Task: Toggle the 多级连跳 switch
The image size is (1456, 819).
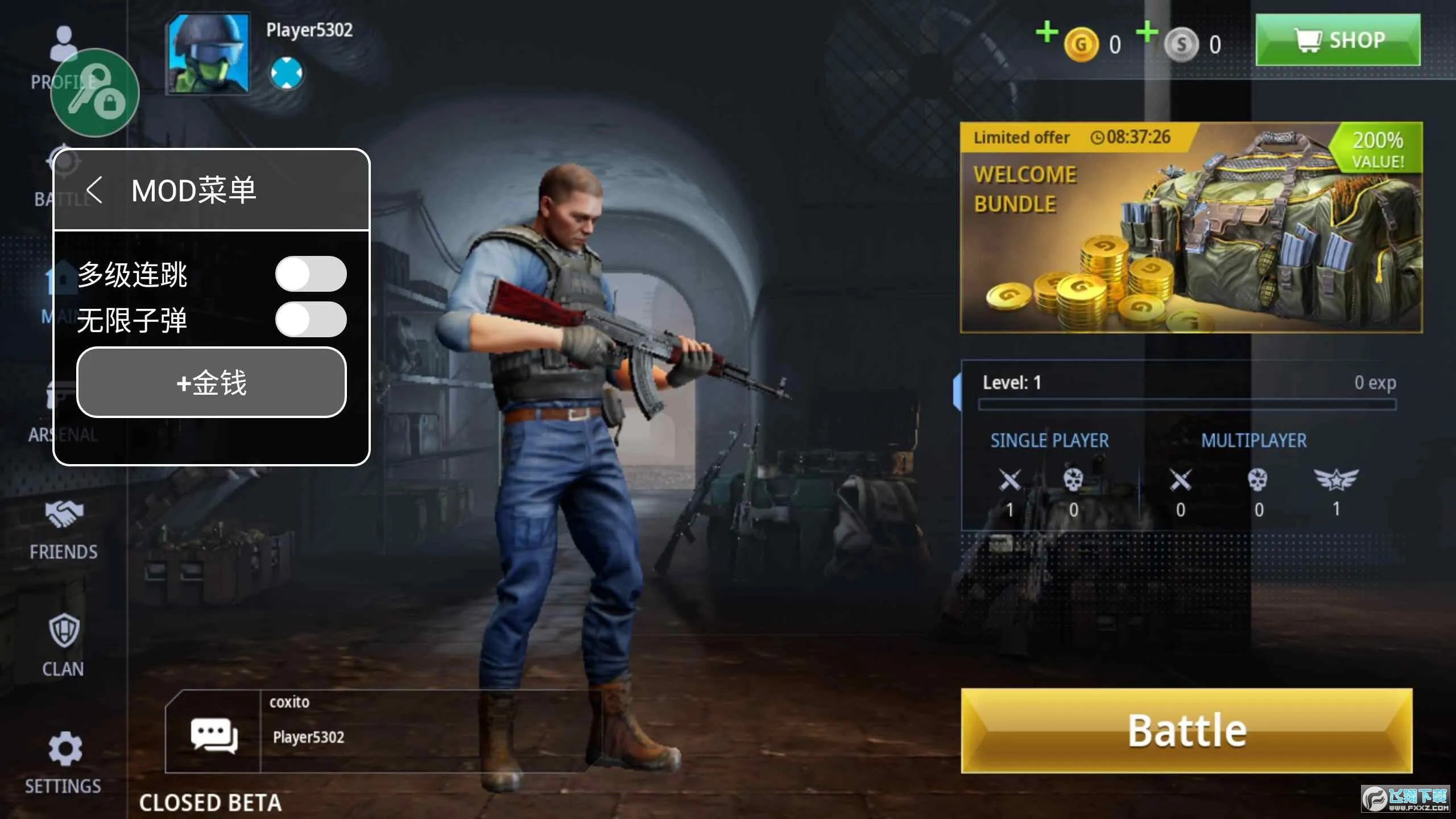Action: 311,274
